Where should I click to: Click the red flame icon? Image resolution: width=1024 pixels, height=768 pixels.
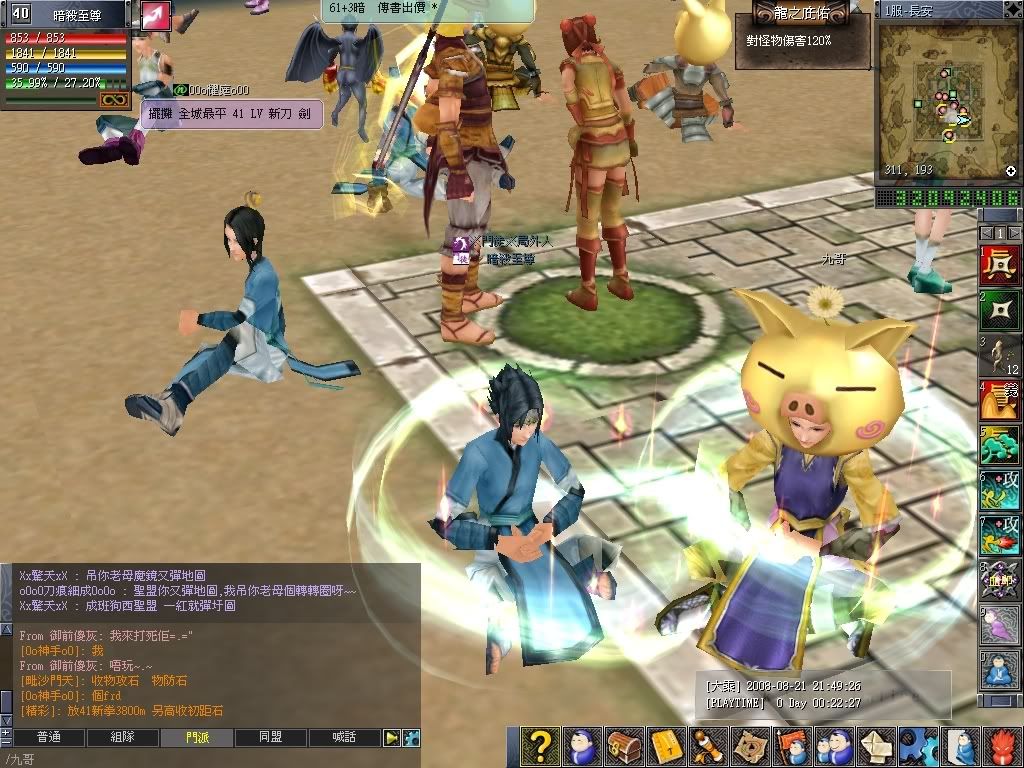[x=1002, y=746]
